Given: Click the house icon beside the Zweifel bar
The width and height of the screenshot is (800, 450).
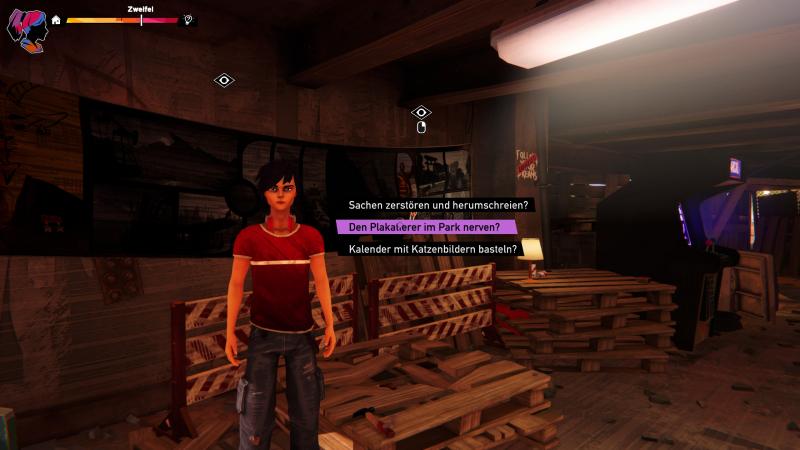Looking at the screenshot, I should (x=56, y=19).
